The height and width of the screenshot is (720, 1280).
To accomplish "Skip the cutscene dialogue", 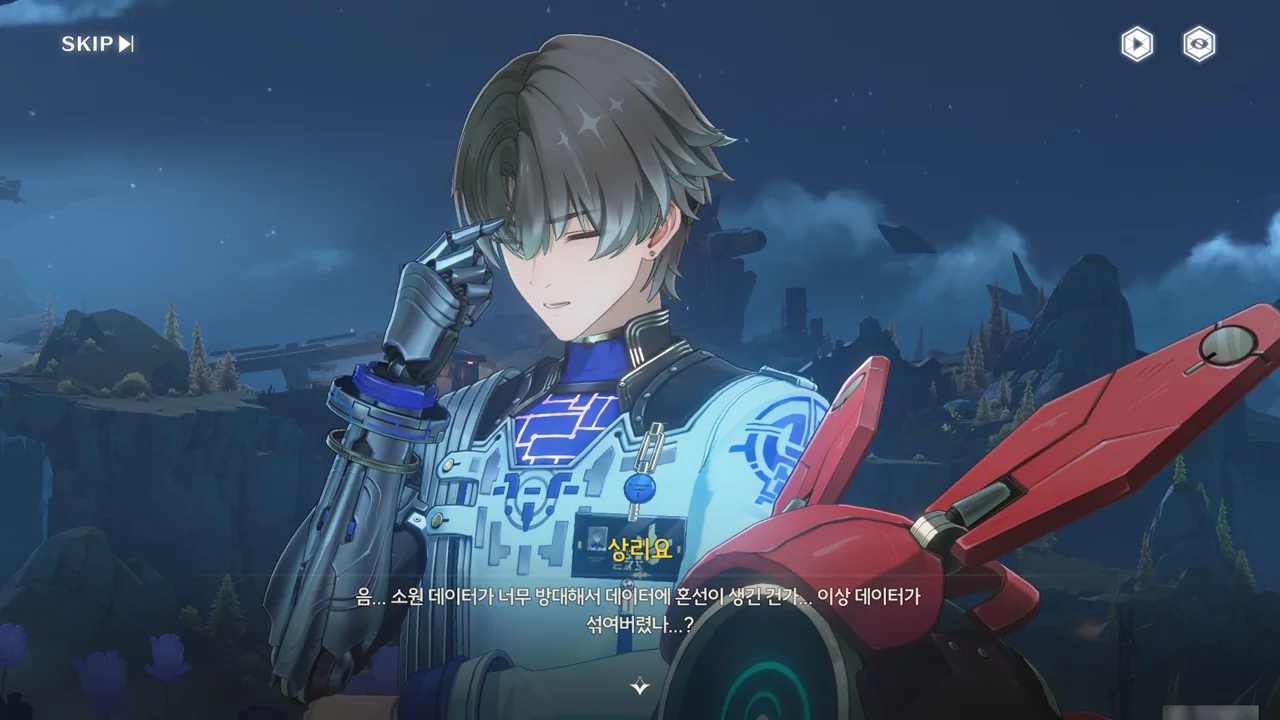I will coord(97,44).
